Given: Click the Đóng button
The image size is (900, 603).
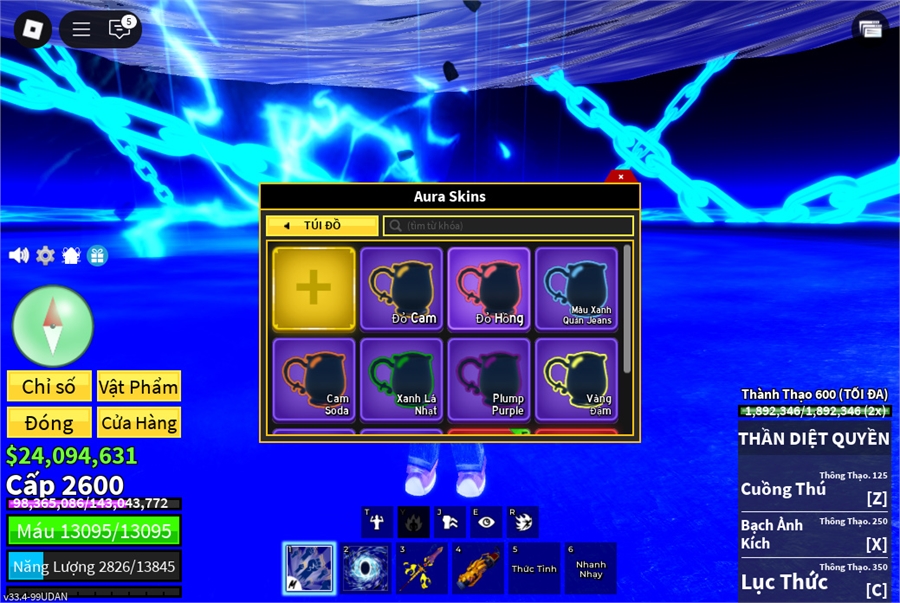Looking at the screenshot, I should point(49,423).
